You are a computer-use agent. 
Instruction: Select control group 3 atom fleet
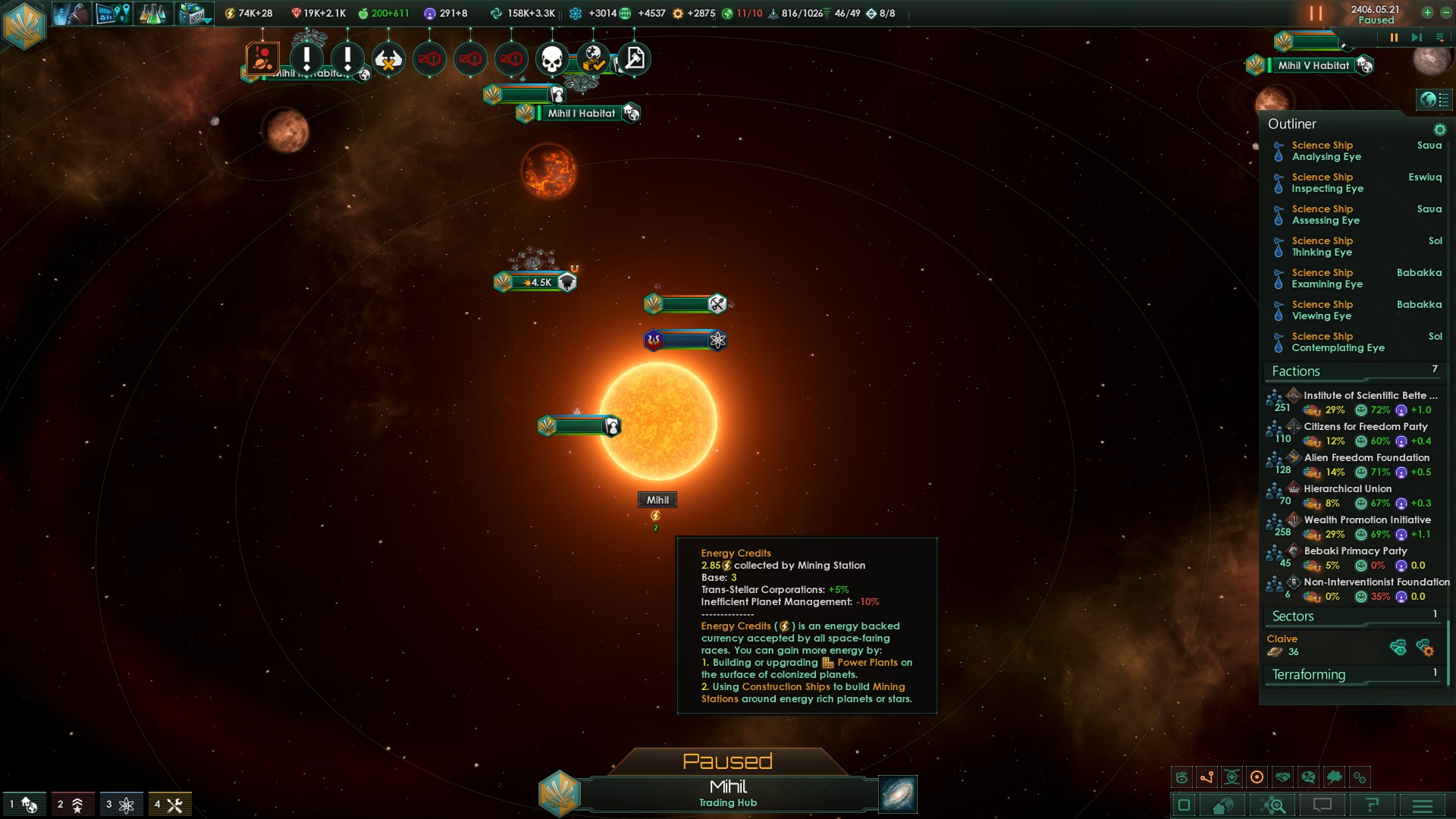[121, 805]
